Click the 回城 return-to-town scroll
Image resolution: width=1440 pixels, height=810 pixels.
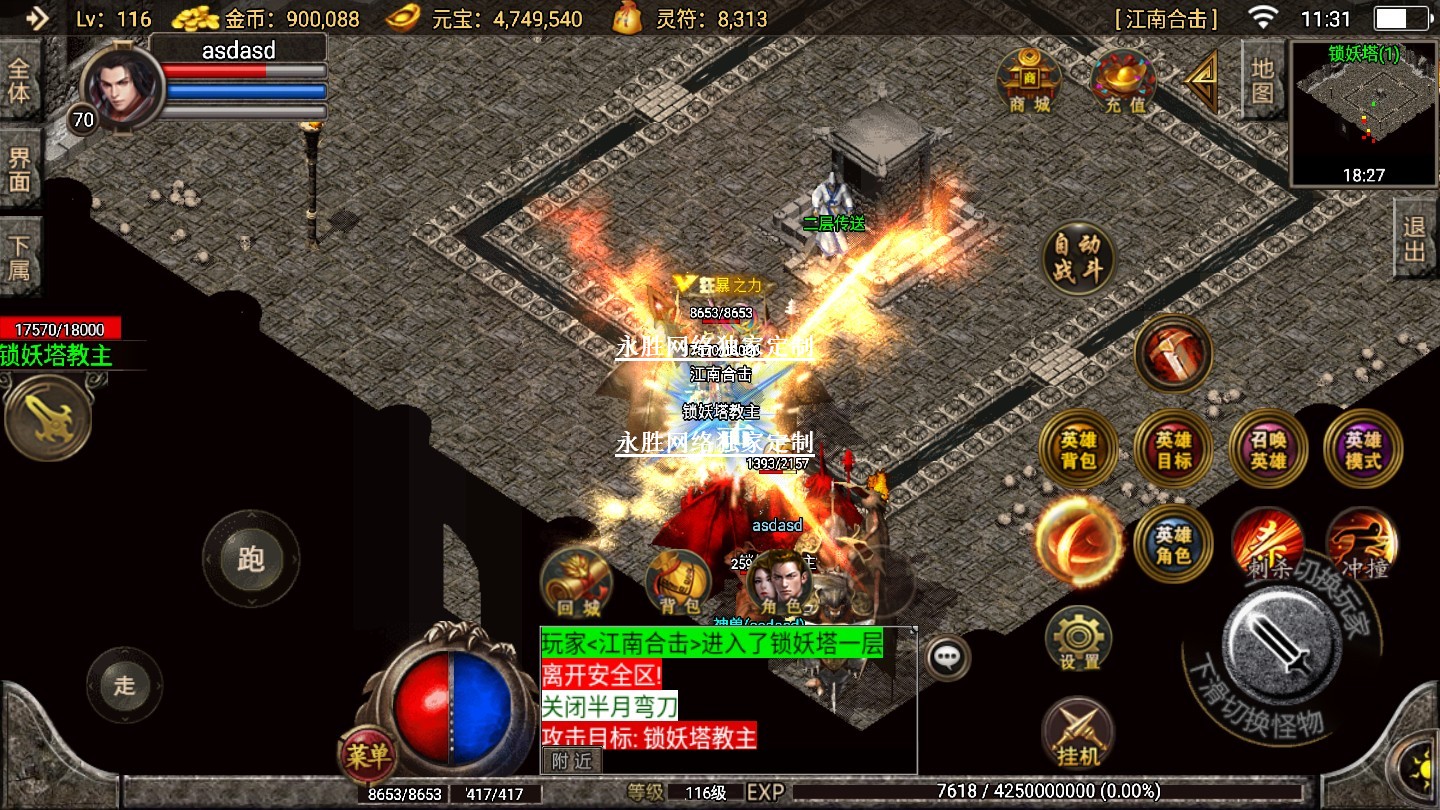point(576,583)
